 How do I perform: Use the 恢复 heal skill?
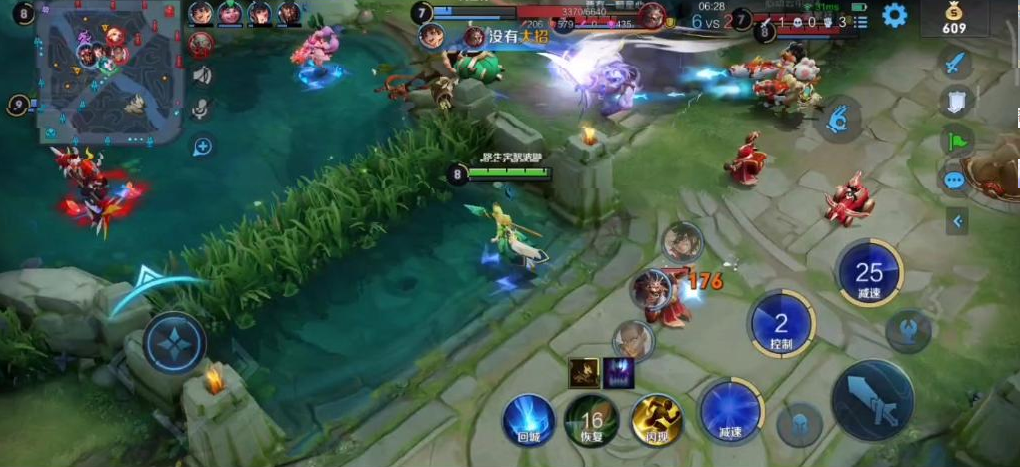coord(591,418)
